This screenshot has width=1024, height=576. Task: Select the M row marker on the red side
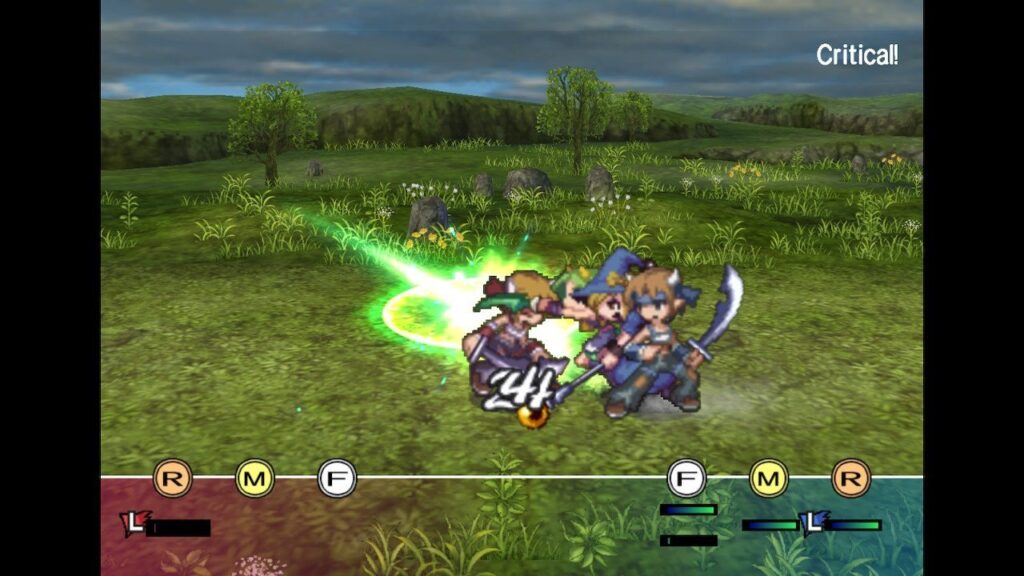pyautogui.click(x=254, y=478)
